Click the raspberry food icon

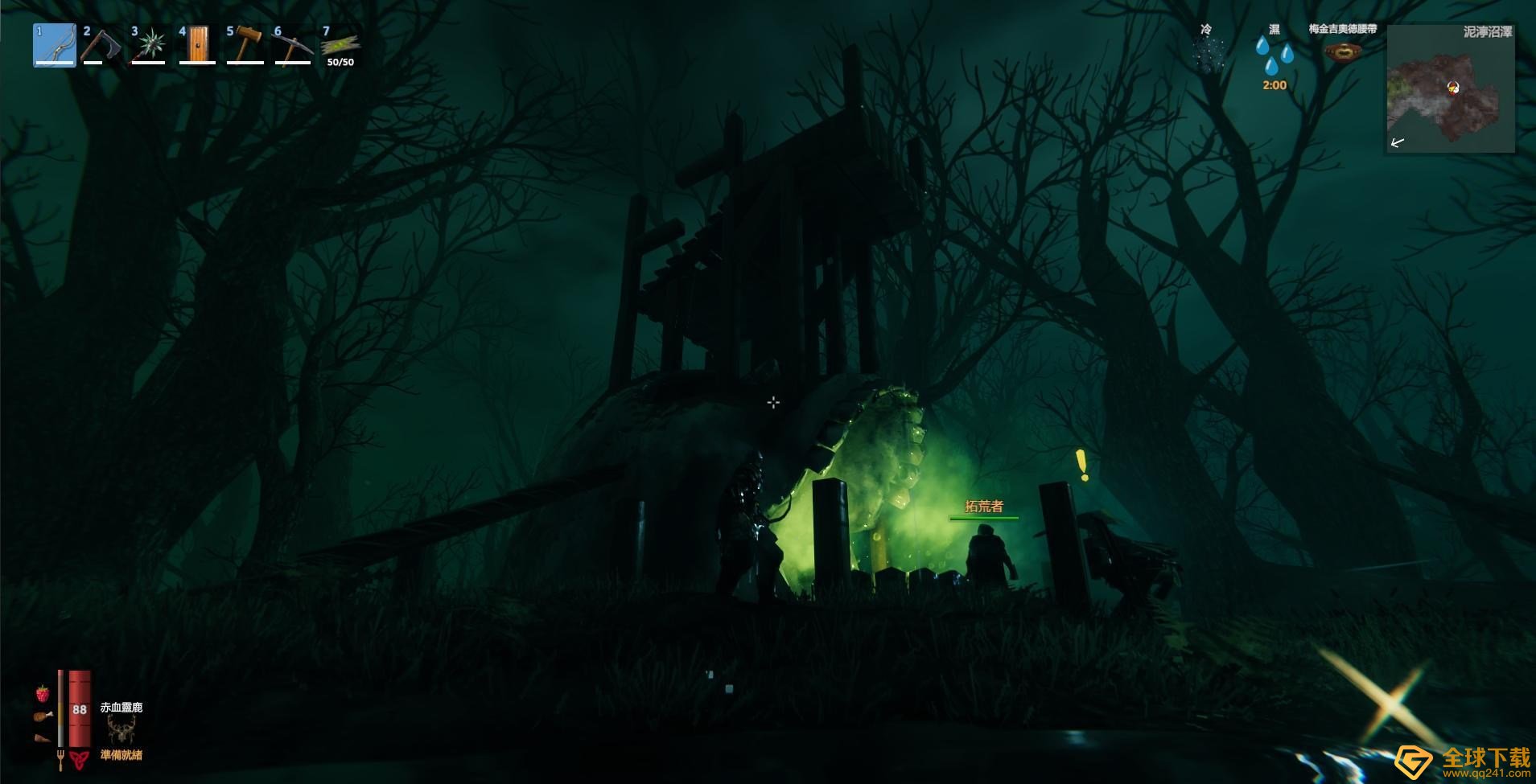tap(42, 693)
